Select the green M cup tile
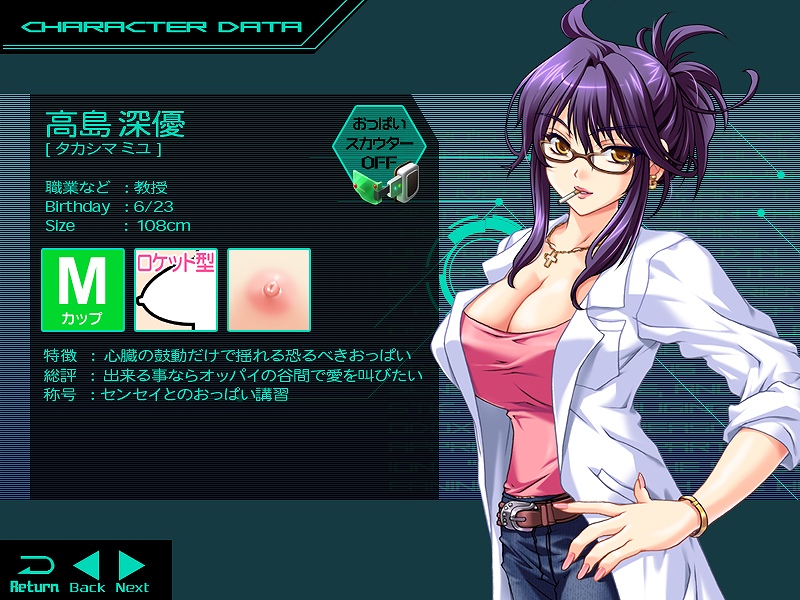Image resolution: width=800 pixels, height=600 pixels. click(83, 290)
